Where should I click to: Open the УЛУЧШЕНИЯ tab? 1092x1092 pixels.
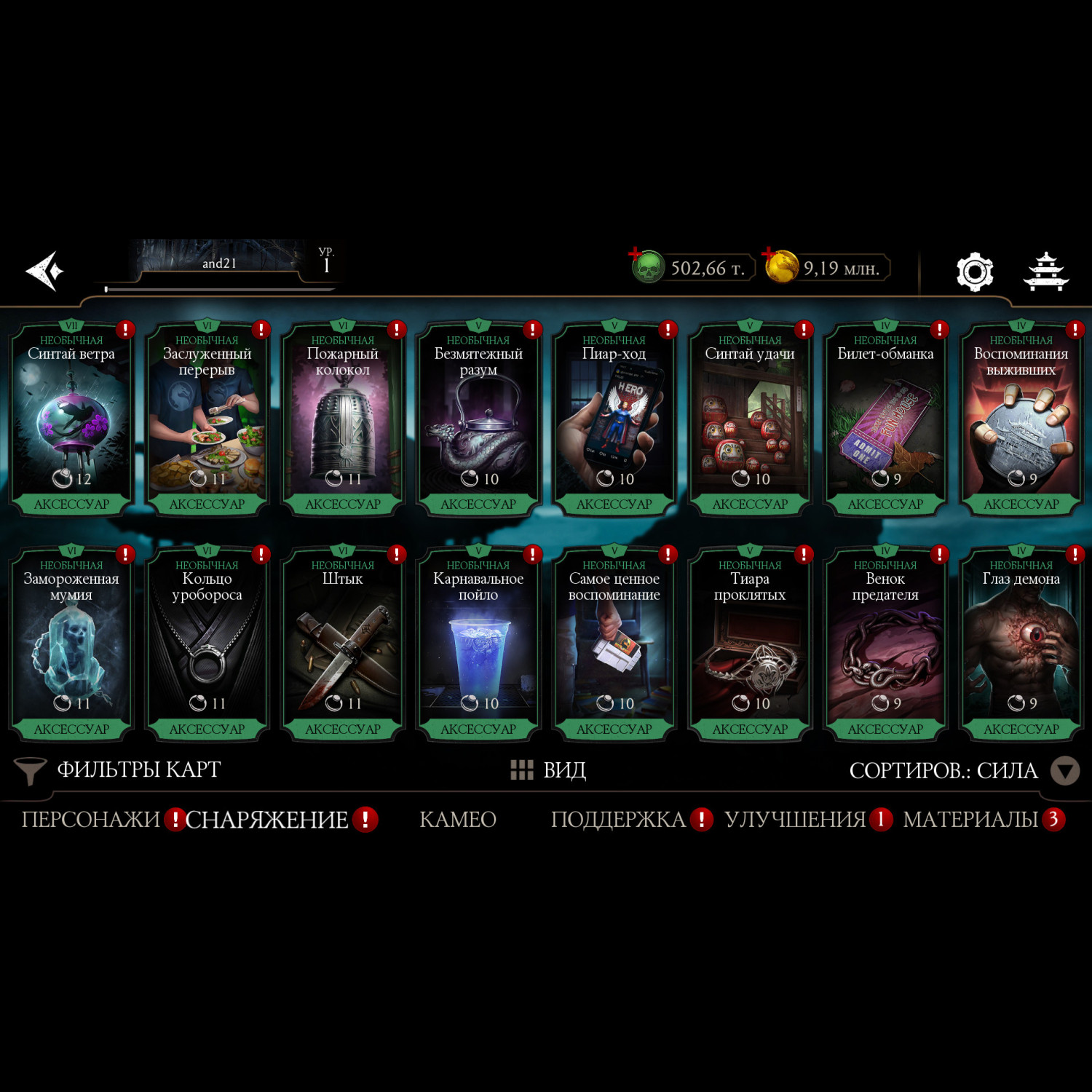795,820
